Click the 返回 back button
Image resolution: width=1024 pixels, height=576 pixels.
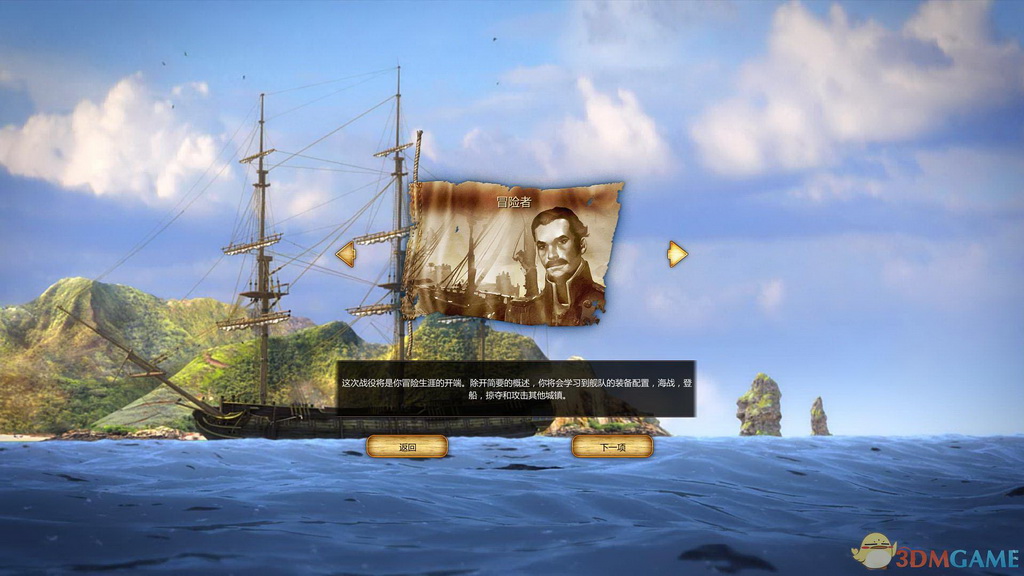[x=407, y=447]
